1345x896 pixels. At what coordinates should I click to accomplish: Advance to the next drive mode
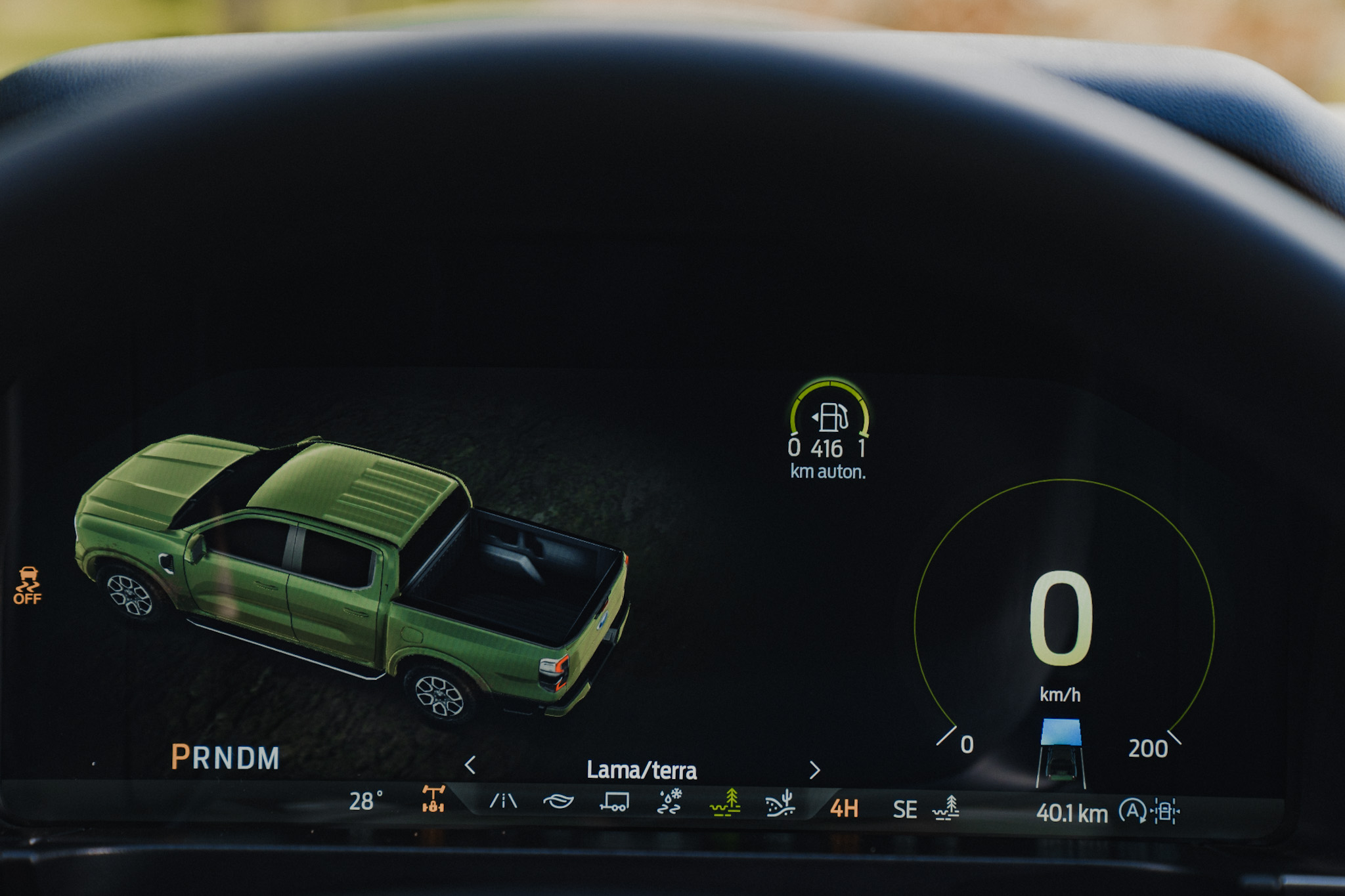coord(814,769)
